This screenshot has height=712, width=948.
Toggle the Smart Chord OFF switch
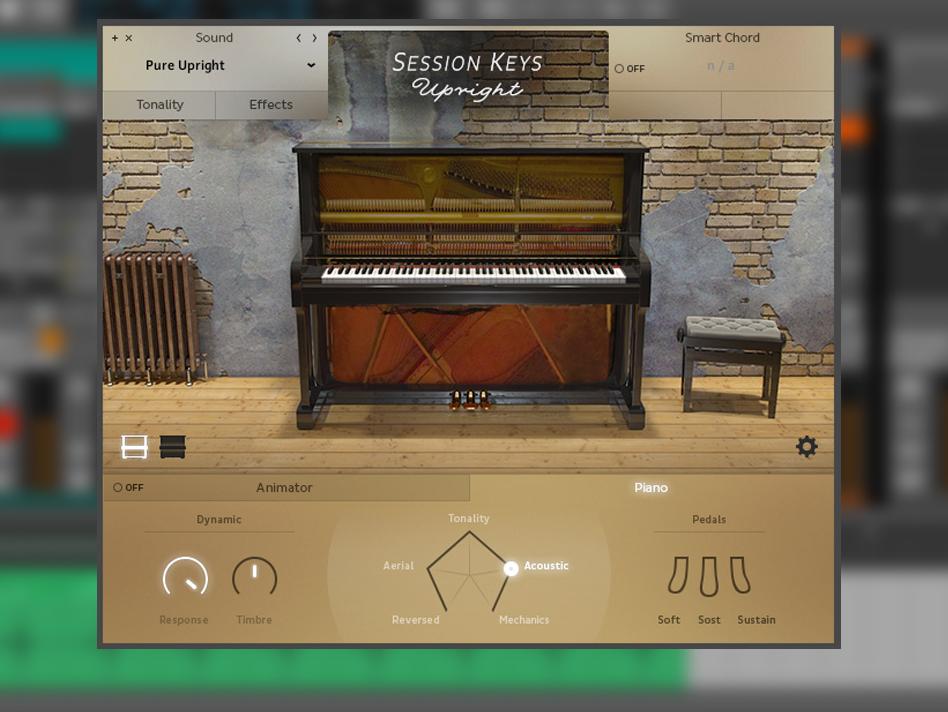coord(630,69)
